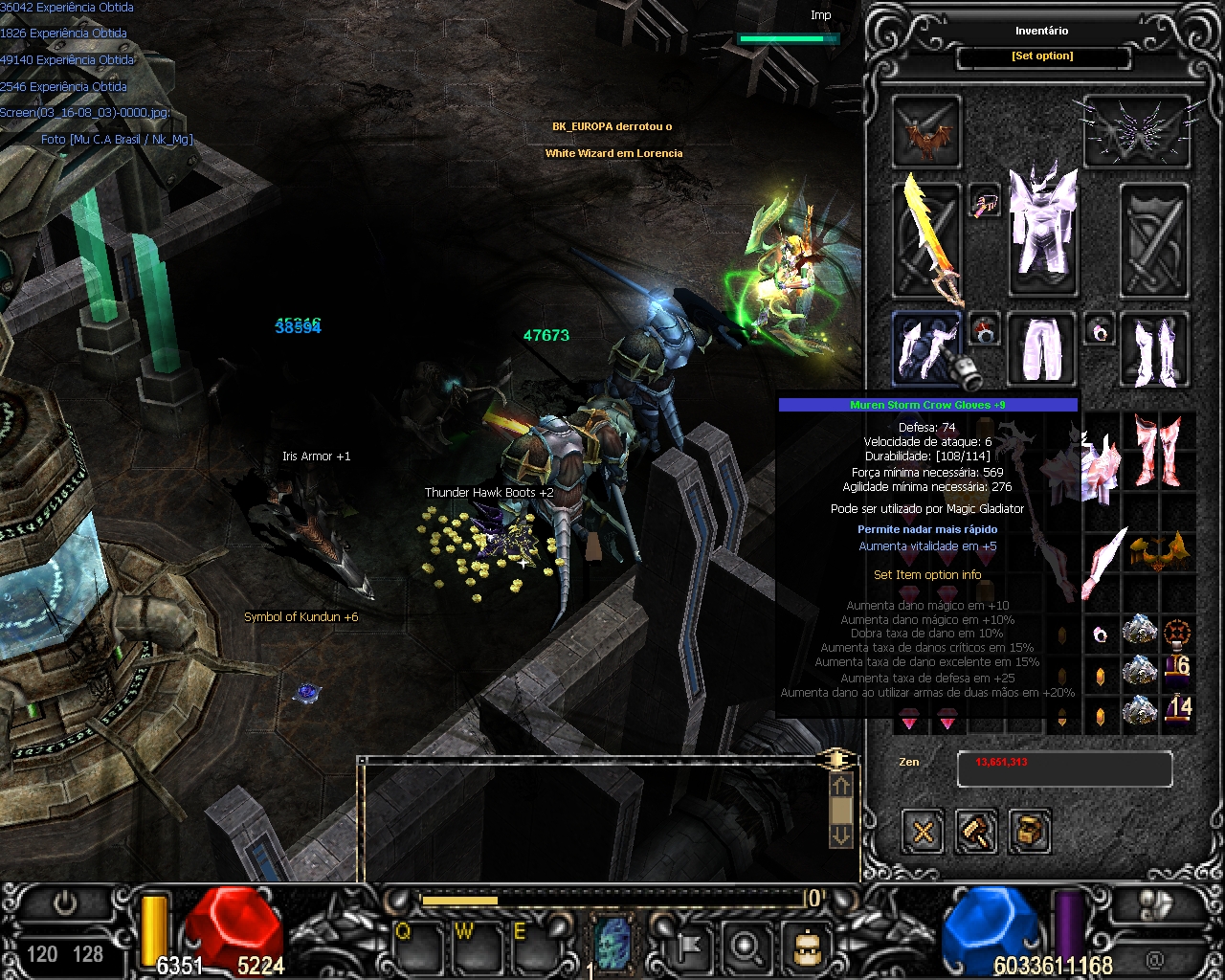Open the flag menu on bottom bar

click(x=688, y=947)
